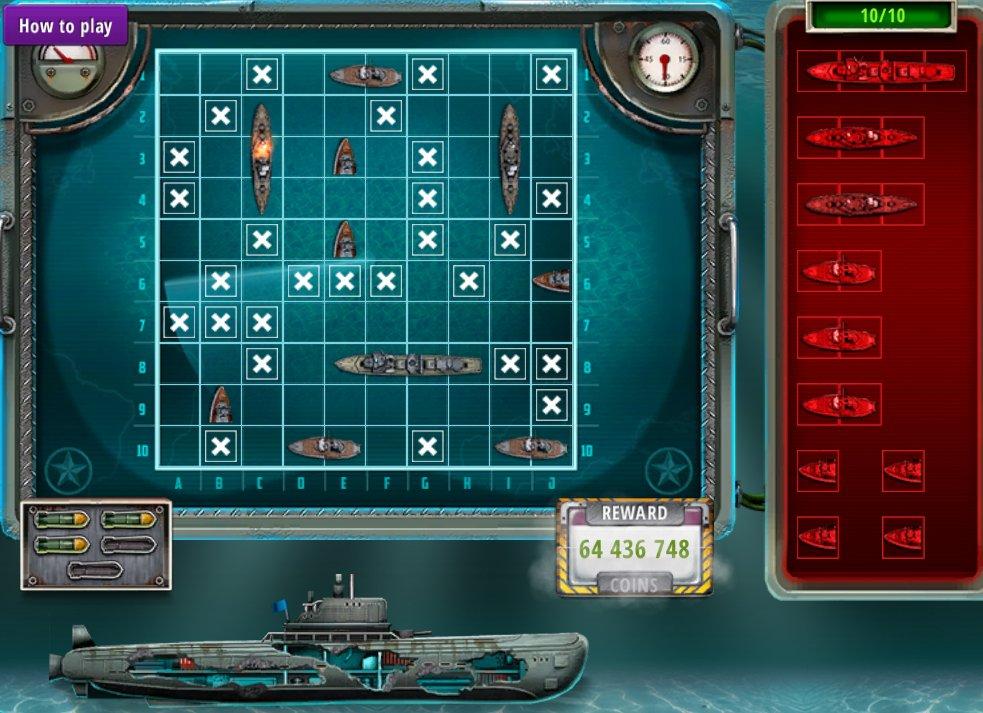Select the X-marked square at H6

coord(468,282)
